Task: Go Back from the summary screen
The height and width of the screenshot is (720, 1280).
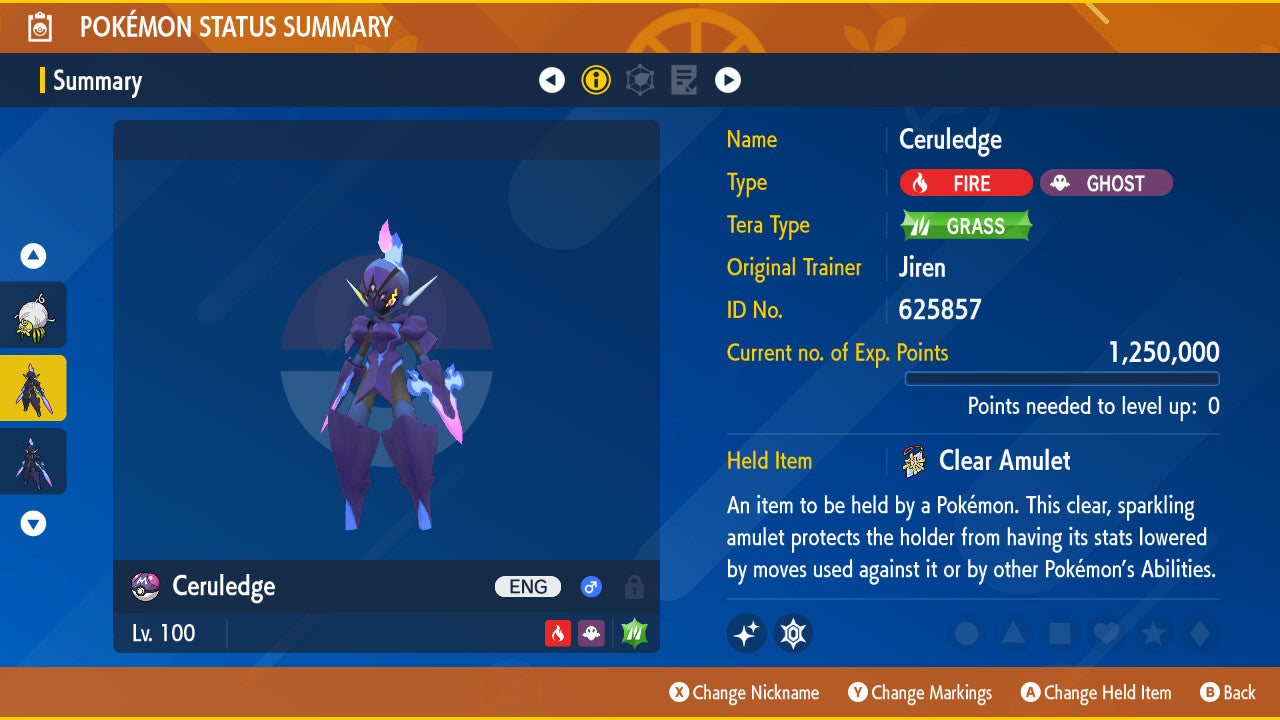Action: tap(1228, 692)
